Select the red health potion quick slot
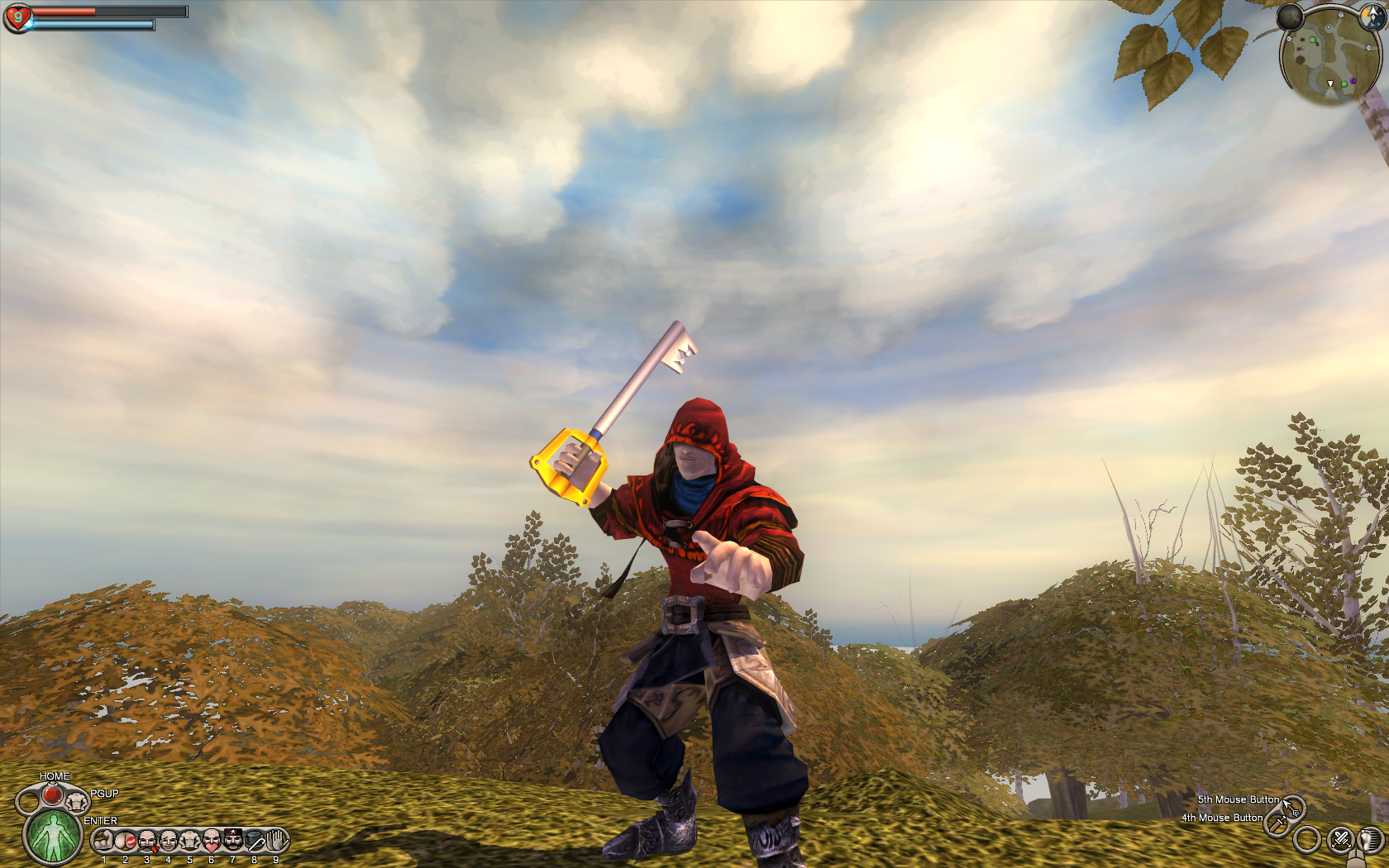 [x=51, y=795]
